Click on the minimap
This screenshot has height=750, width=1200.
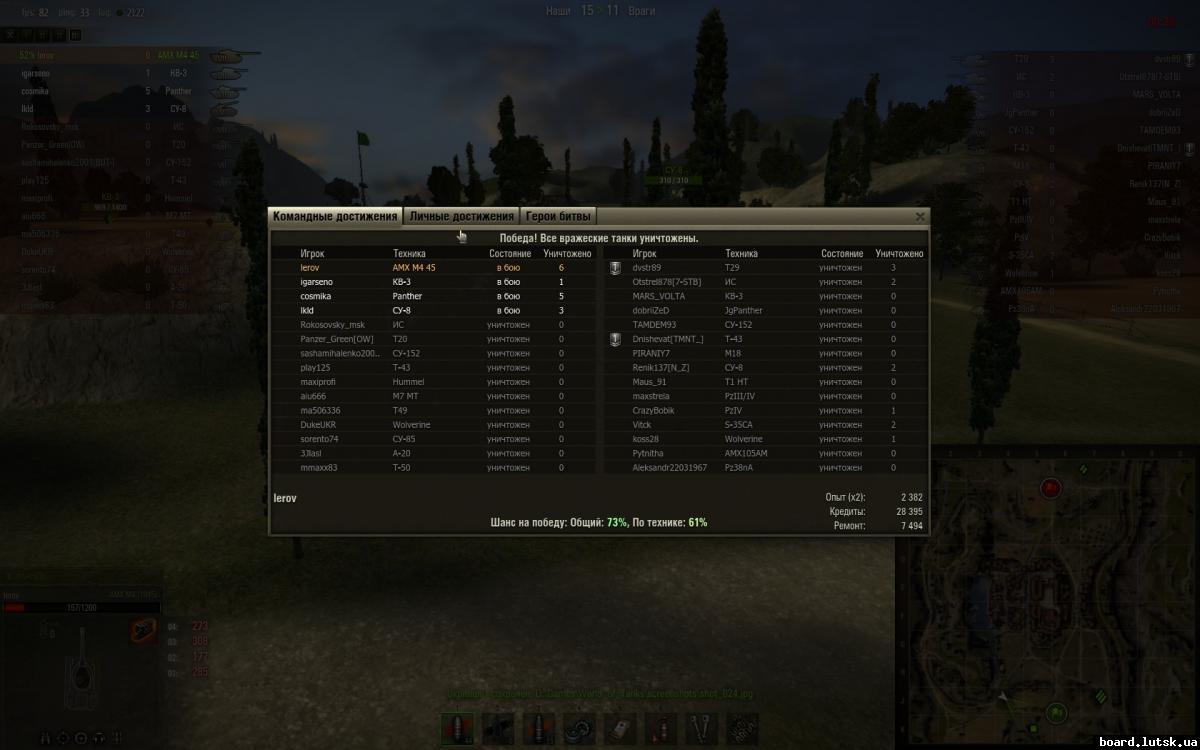tap(1050, 600)
